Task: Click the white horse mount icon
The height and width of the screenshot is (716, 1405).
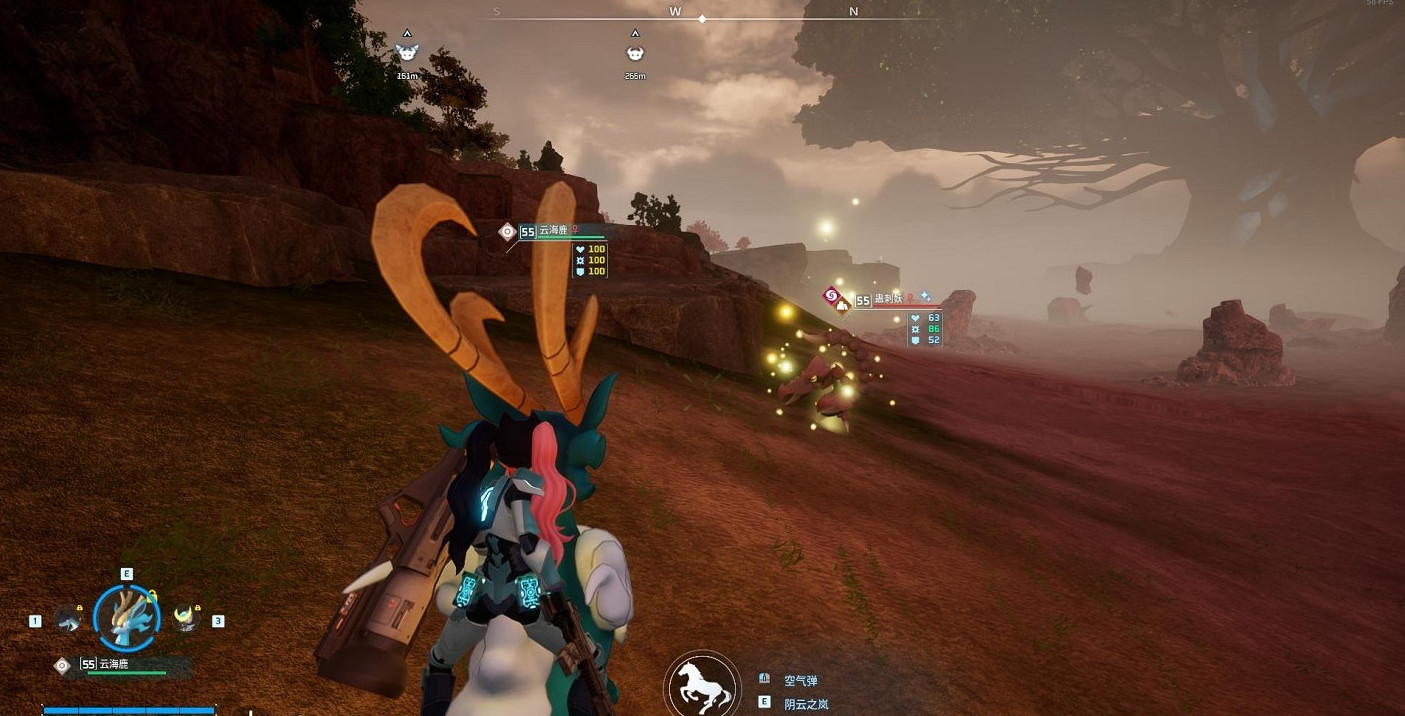Action: pyautogui.click(x=702, y=686)
